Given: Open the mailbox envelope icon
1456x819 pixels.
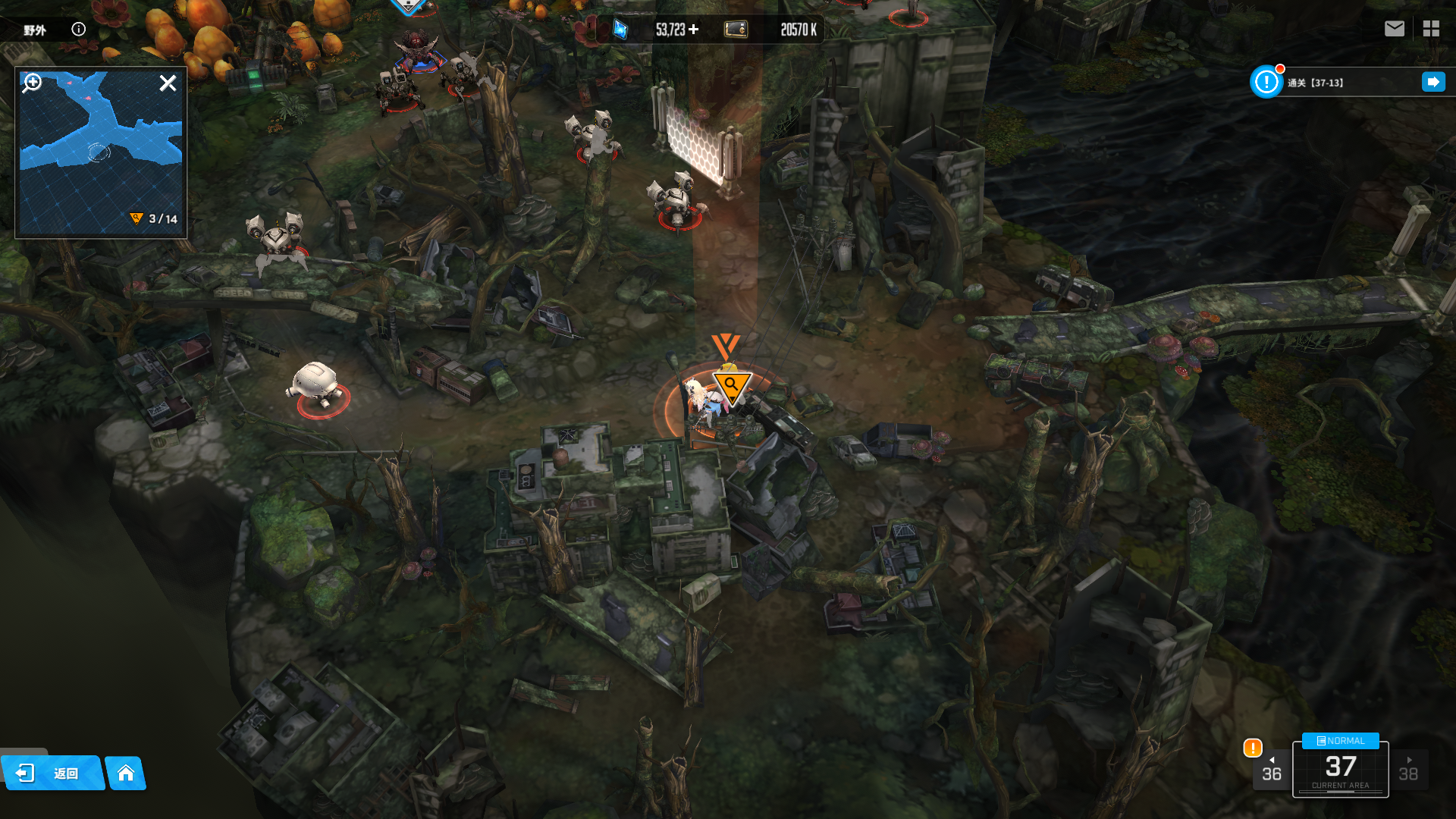Looking at the screenshot, I should 1394,29.
